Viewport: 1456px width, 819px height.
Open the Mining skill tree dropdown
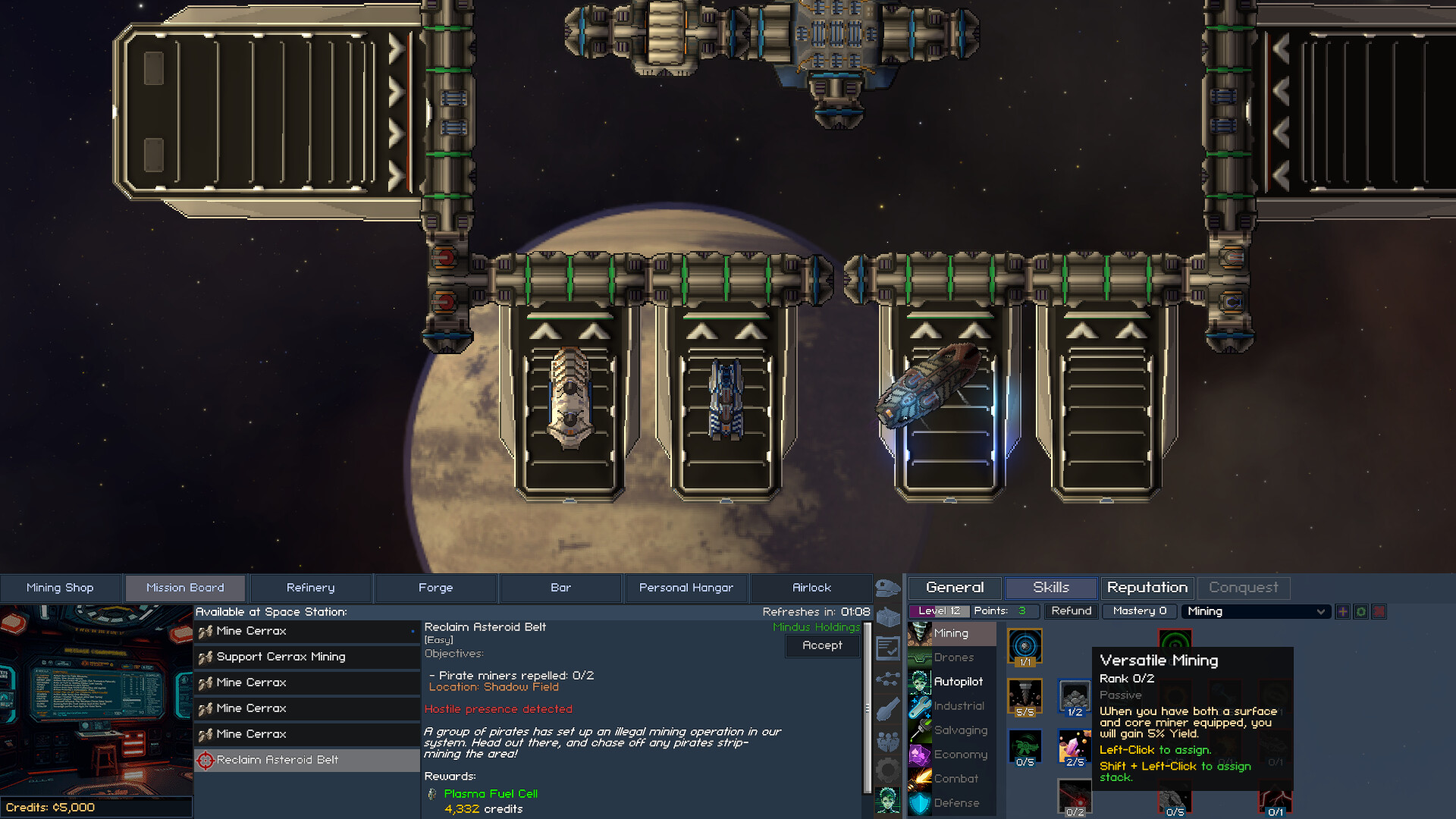1255,611
